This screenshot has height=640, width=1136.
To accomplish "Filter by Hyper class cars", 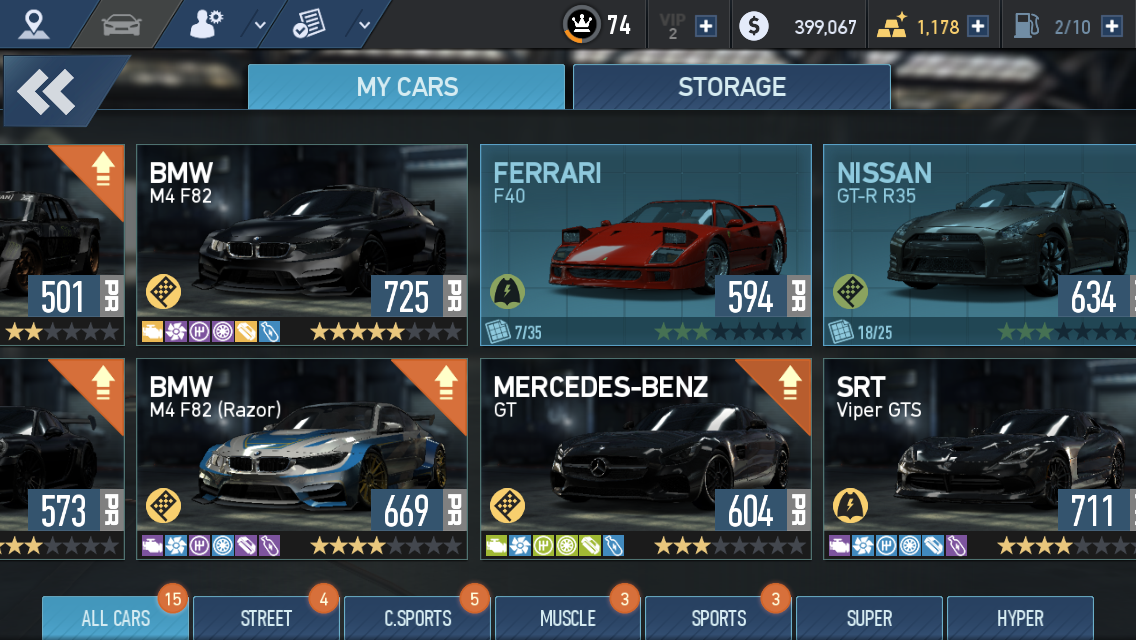I will click(x=1020, y=619).
